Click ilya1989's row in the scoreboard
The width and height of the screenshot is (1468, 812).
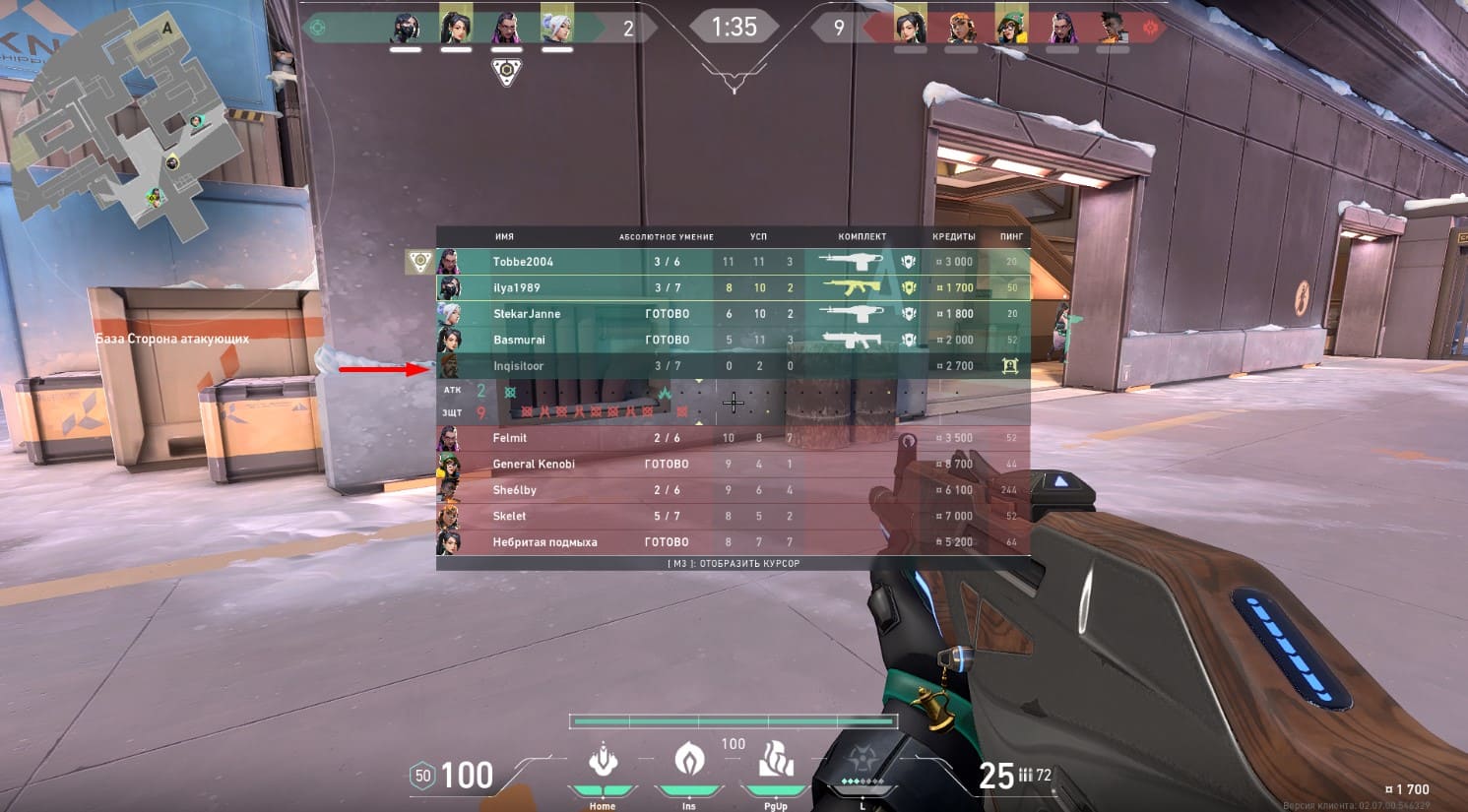(733, 287)
